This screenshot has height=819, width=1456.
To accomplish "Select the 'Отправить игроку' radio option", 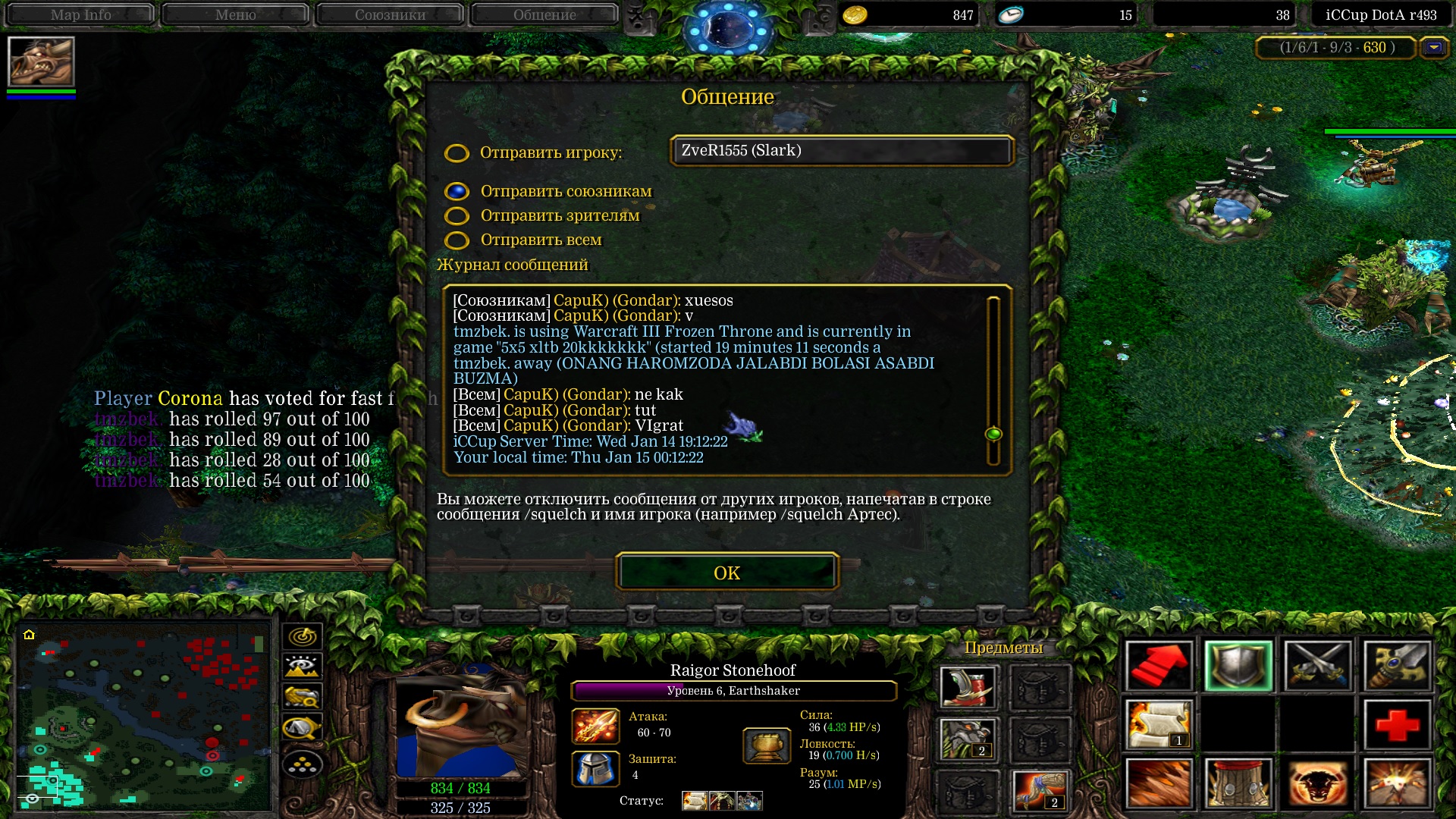I will (x=457, y=153).
